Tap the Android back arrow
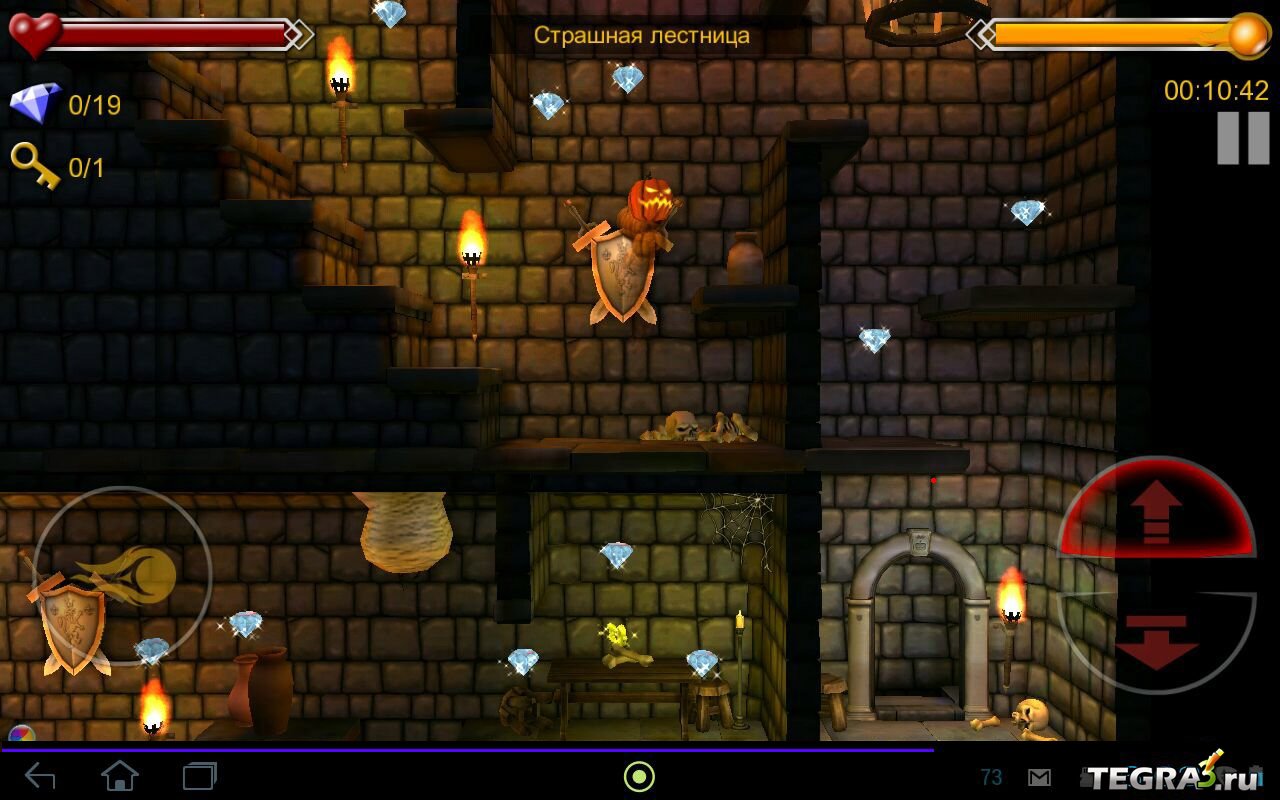Image resolution: width=1280 pixels, height=800 pixels. pos(40,776)
